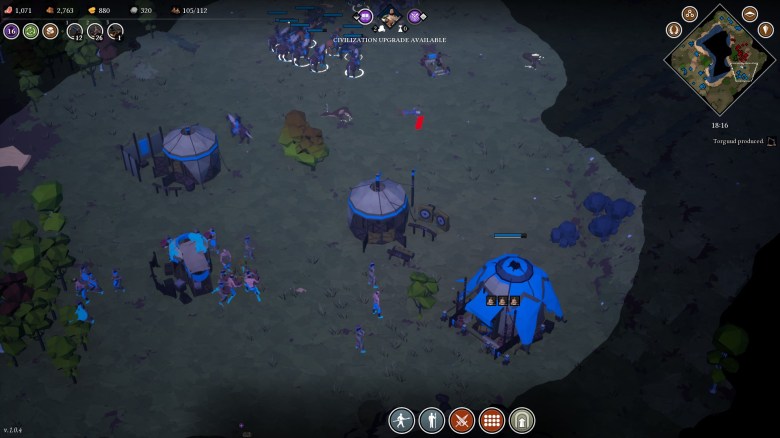Click the brown crate icon in top-left
The height and width of the screenshot is (438, 780).
(50, 31)
